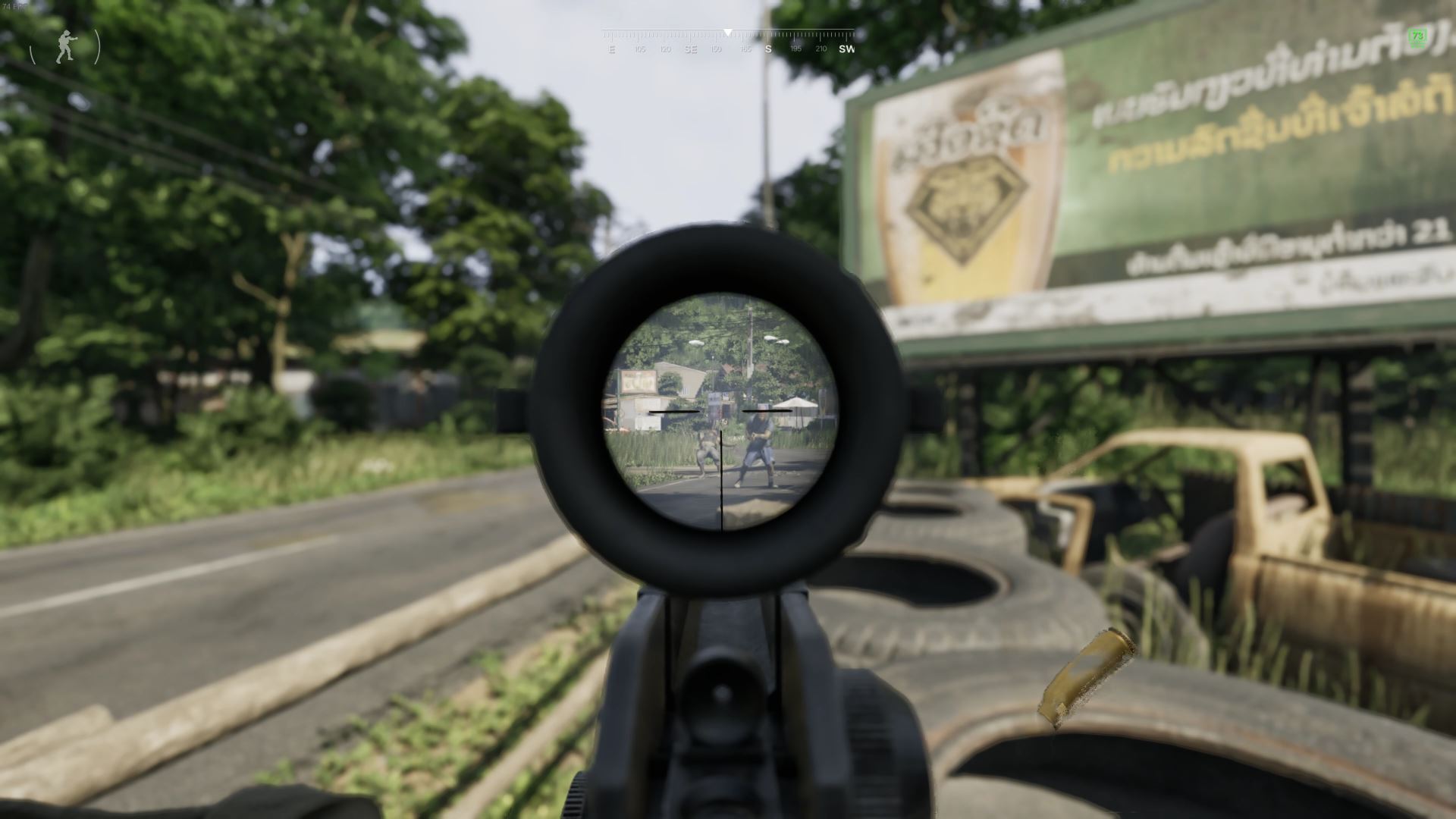Click the standing soldier stance indicator
This screenshot has height=819, width=1456.
[66, 47]
